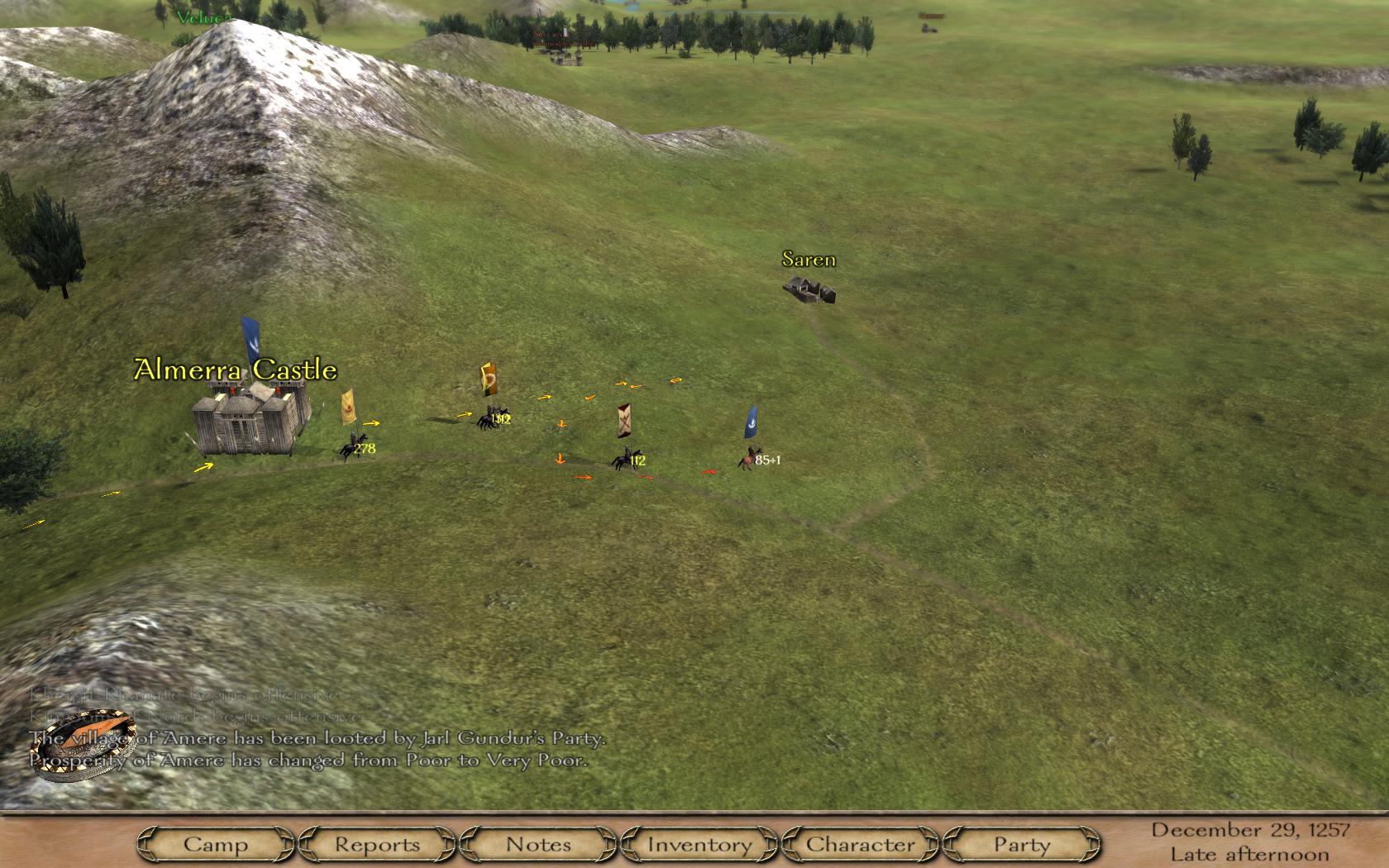The image size is (1389, 868).
Task: Open the Camp menu
Action: (216, 844)
